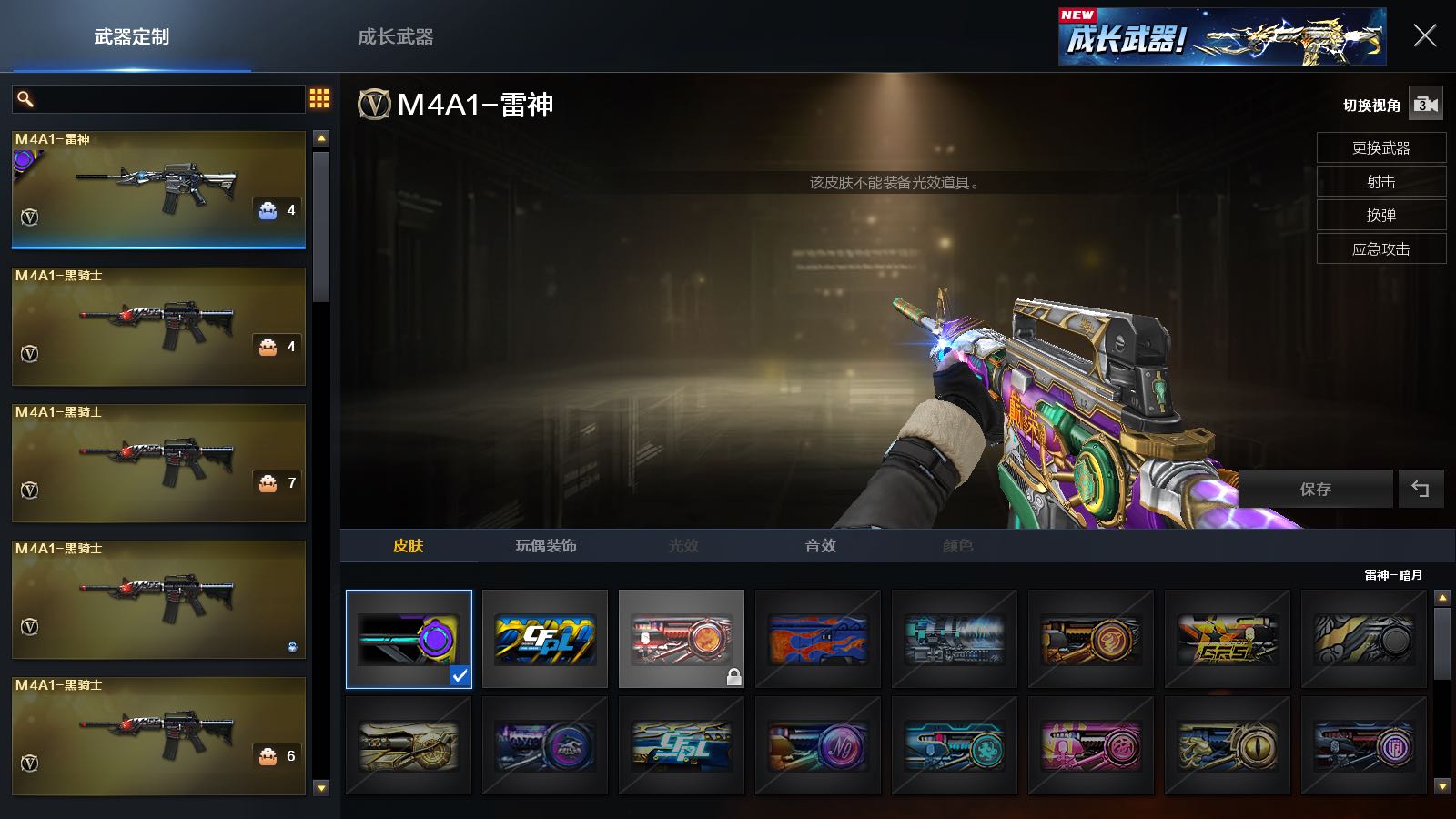The width and height of the screenshot is (1456, 819).
Task: Preview the 射击 shooting animation
Action: [x=1380, y=181]
